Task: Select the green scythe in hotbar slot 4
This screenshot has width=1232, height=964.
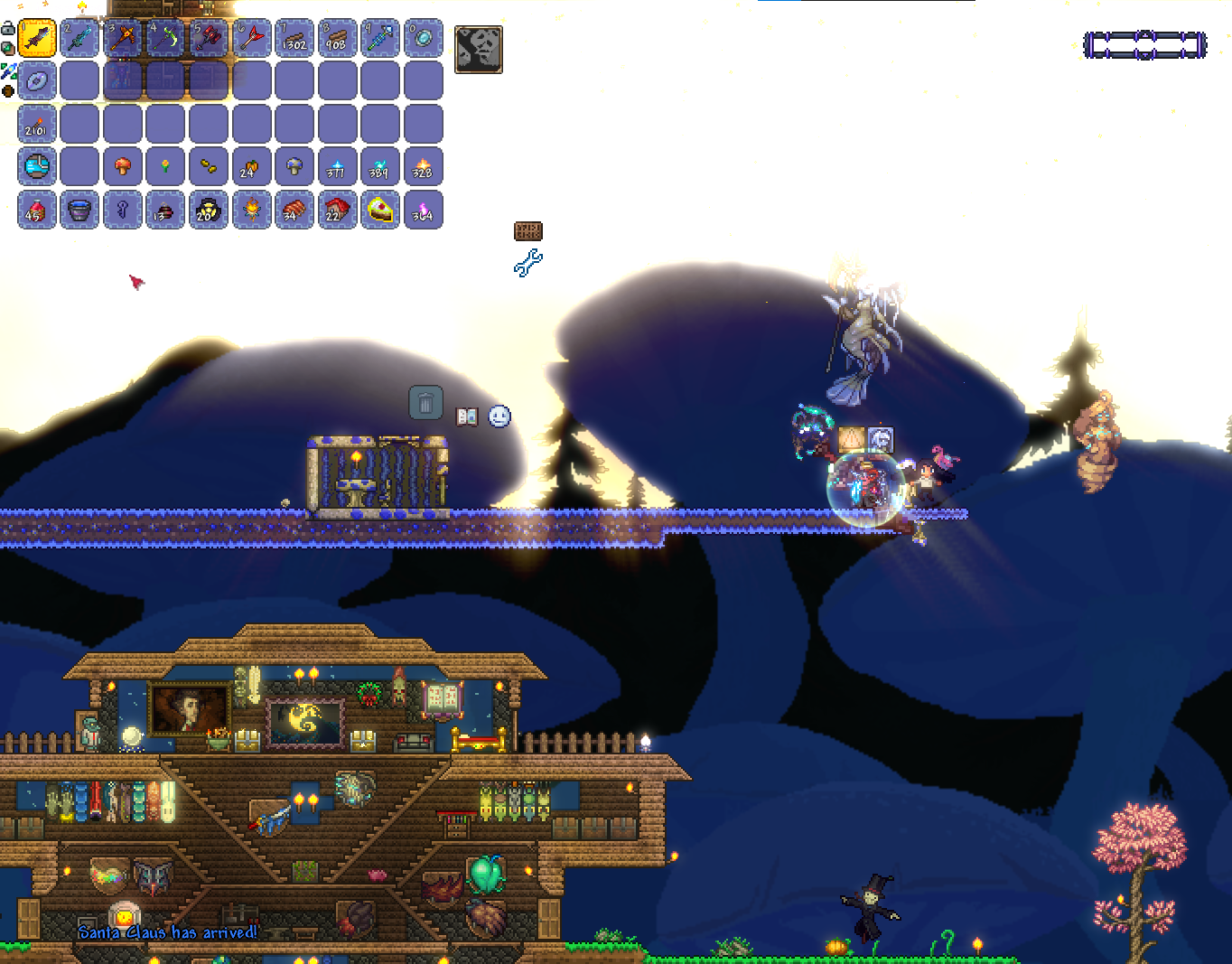Action: (165, 39)
